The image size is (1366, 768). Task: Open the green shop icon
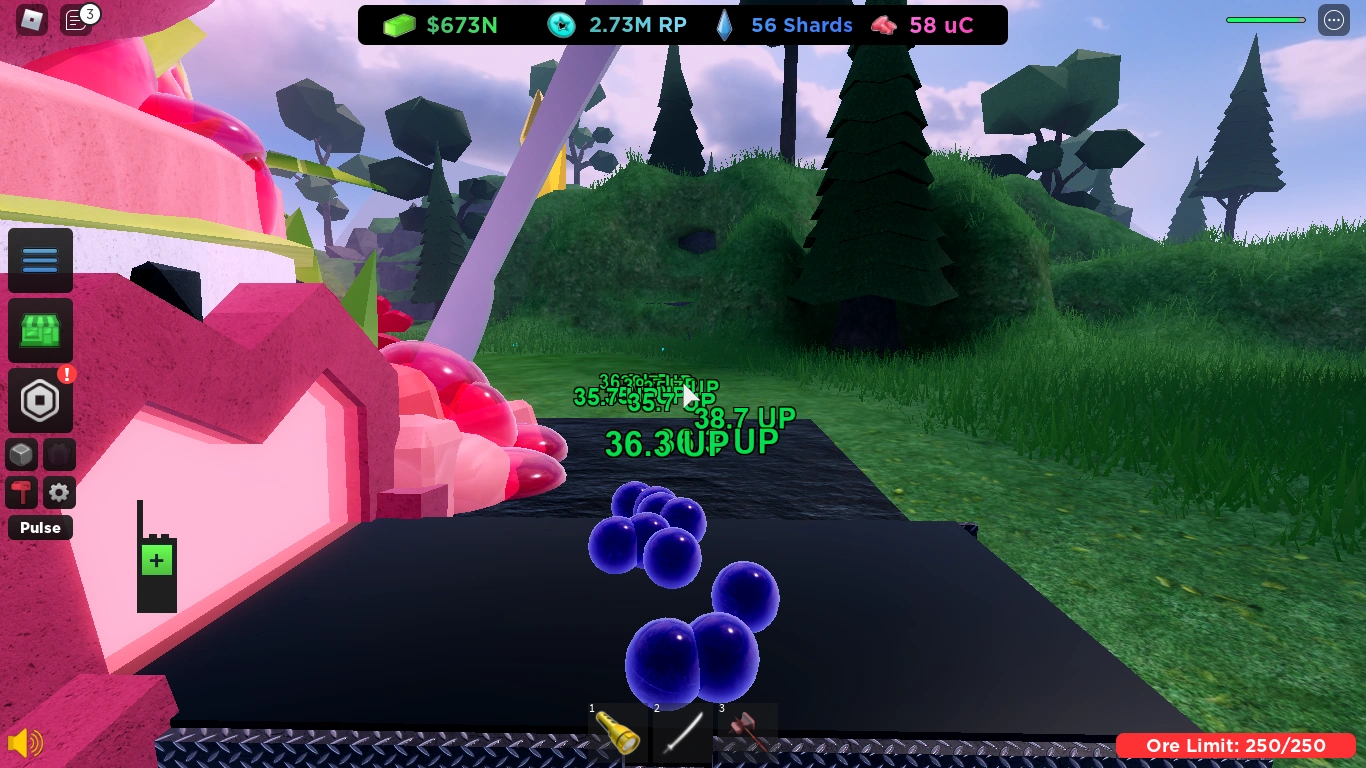click(40, 330)
